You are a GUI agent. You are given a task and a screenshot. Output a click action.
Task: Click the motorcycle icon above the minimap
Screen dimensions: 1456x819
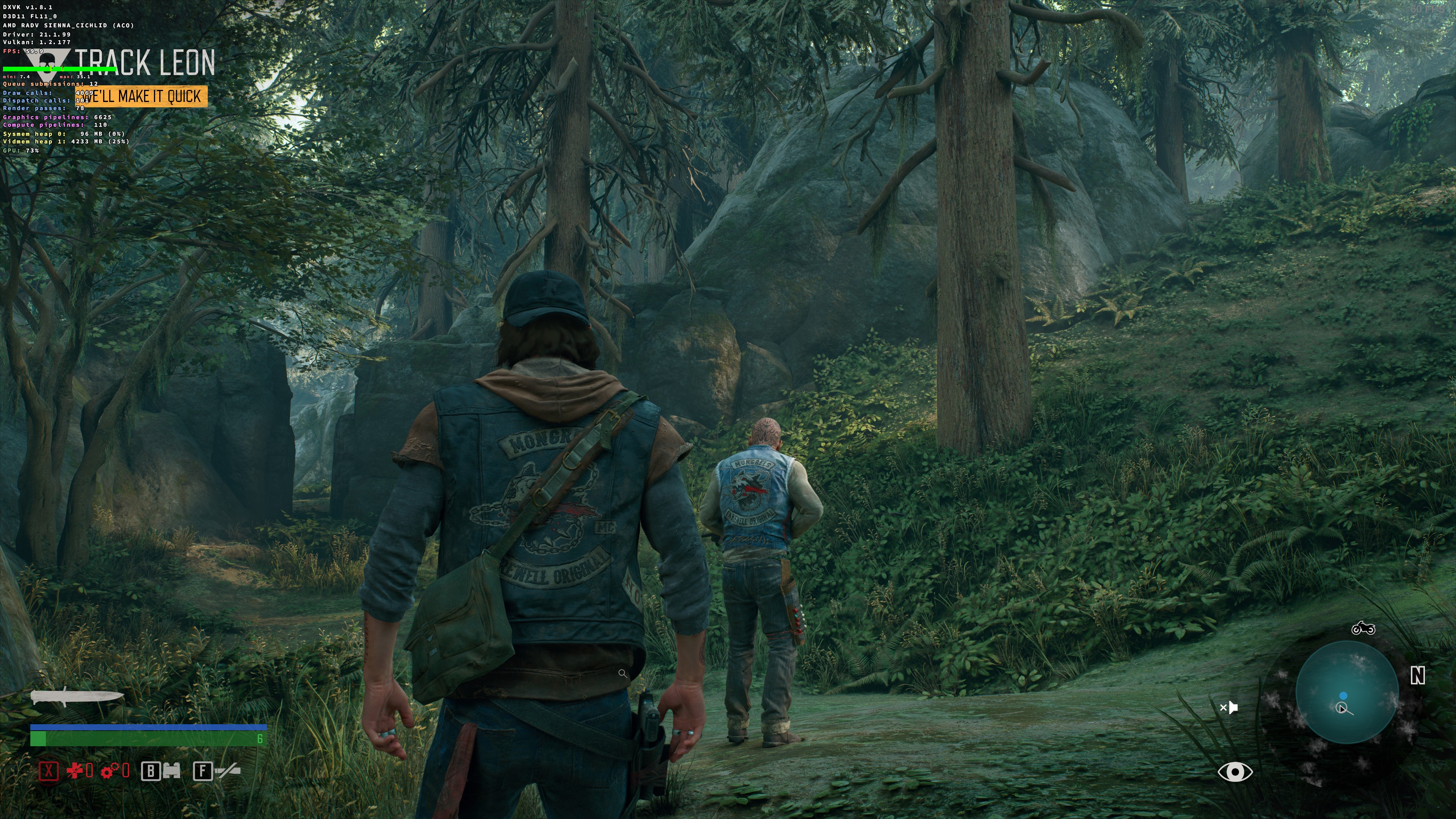1364,629
